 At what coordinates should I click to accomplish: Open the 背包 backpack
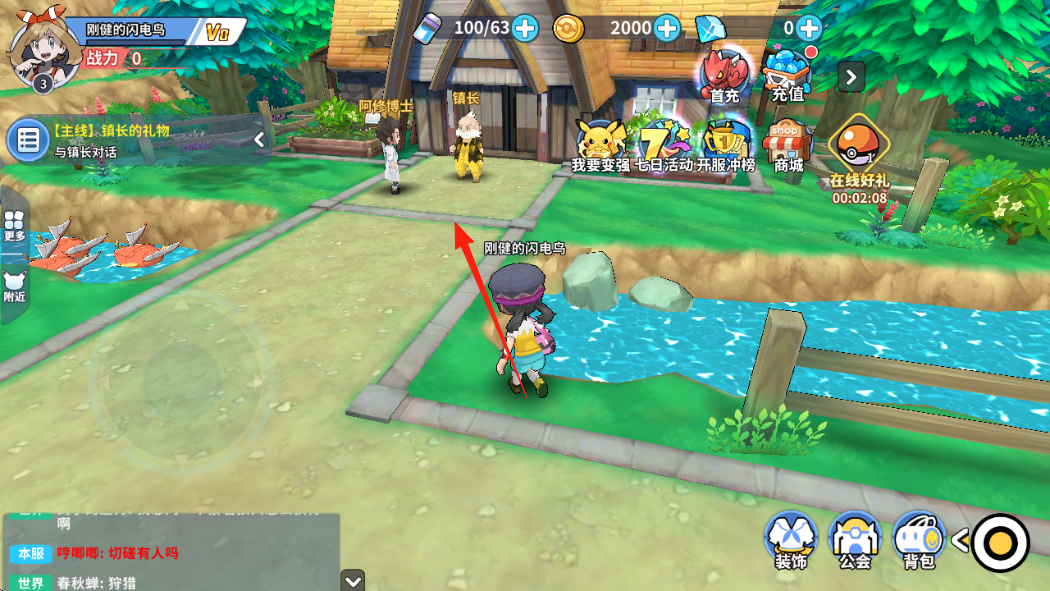[x=918, y=541]
